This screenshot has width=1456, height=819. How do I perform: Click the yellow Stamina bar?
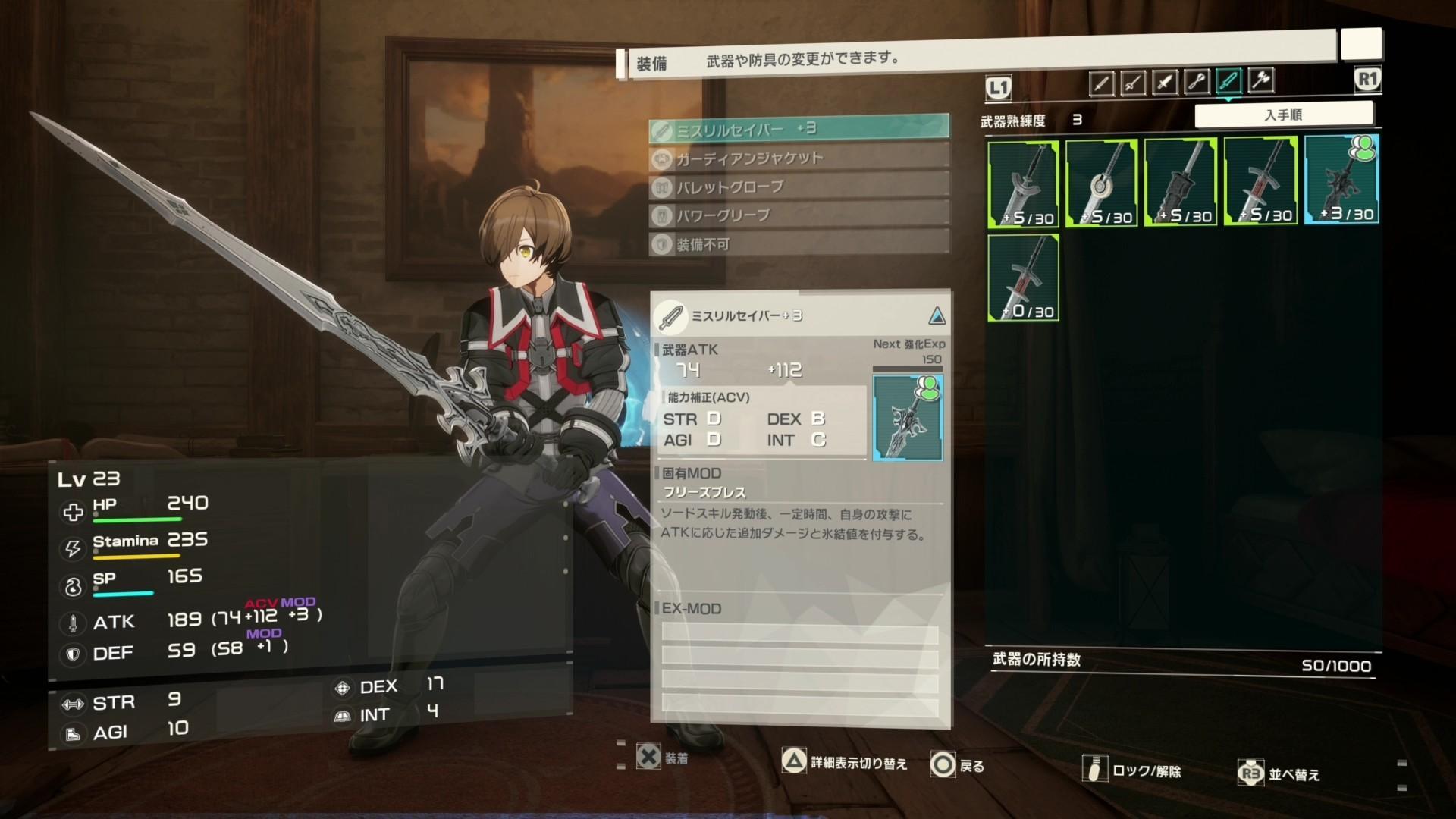(x=136, y=556)
